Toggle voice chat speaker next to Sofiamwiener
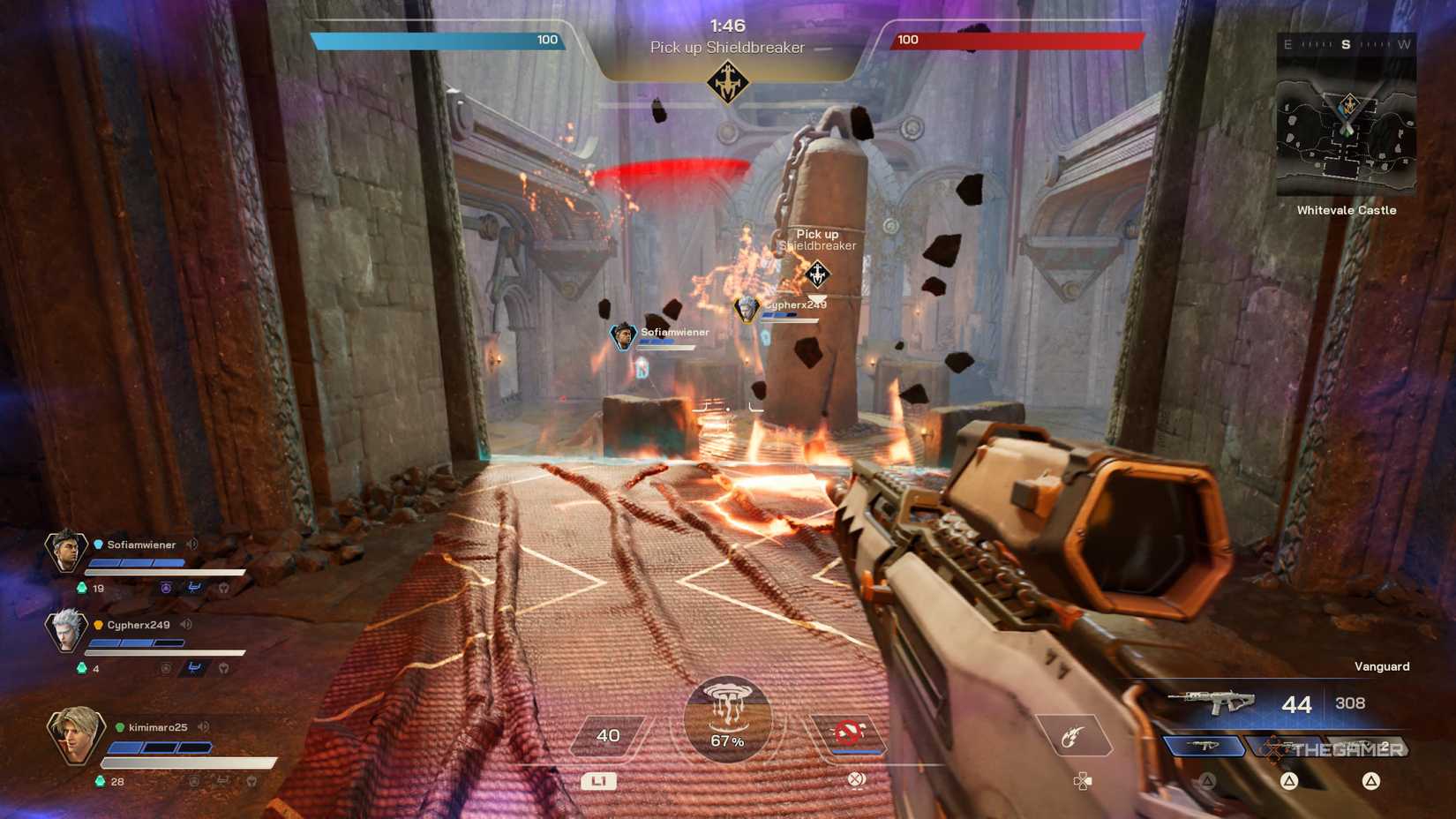 pos(191,545)
